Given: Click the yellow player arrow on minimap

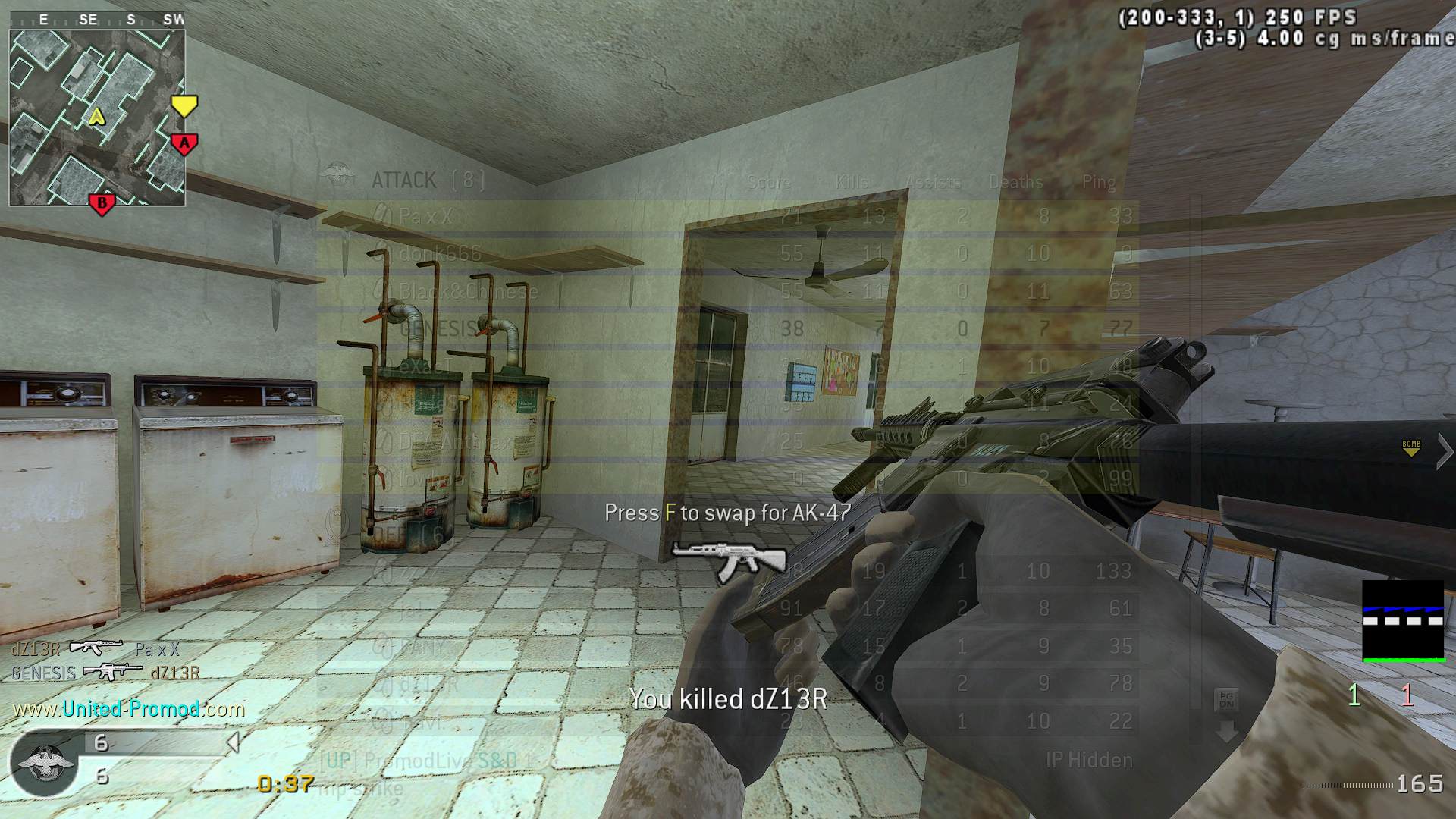Looking at the screenshot, I should [x=96, y=117].
